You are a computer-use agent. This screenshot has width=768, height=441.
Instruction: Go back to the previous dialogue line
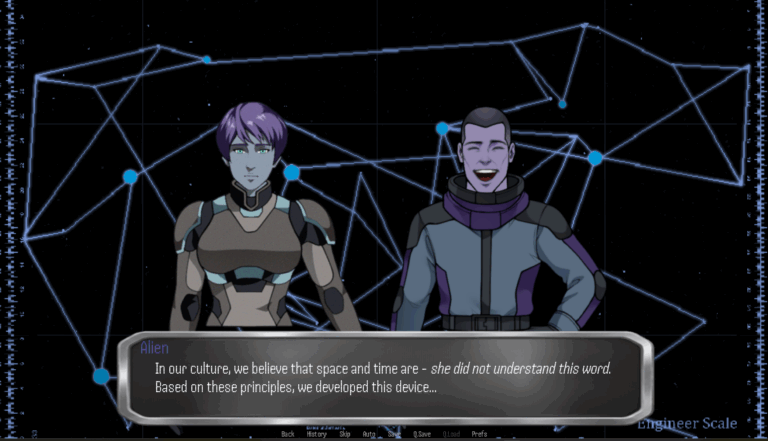(288, 434)
